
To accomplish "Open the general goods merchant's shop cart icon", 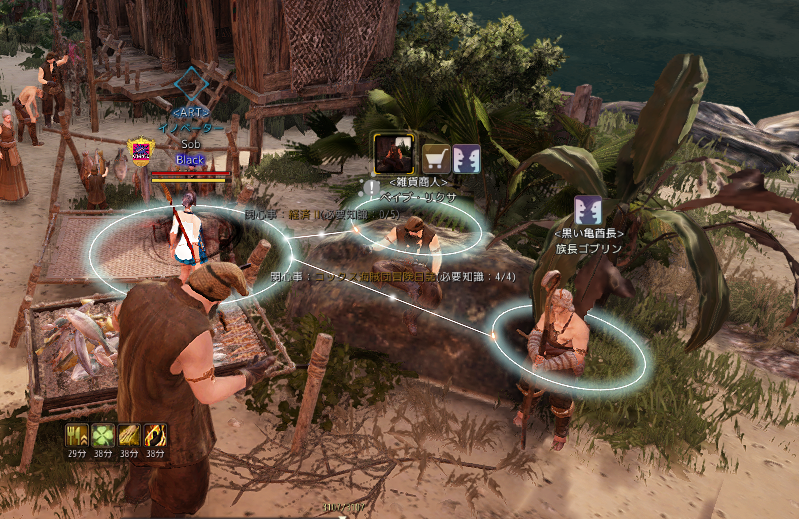I will coord(437,158).
